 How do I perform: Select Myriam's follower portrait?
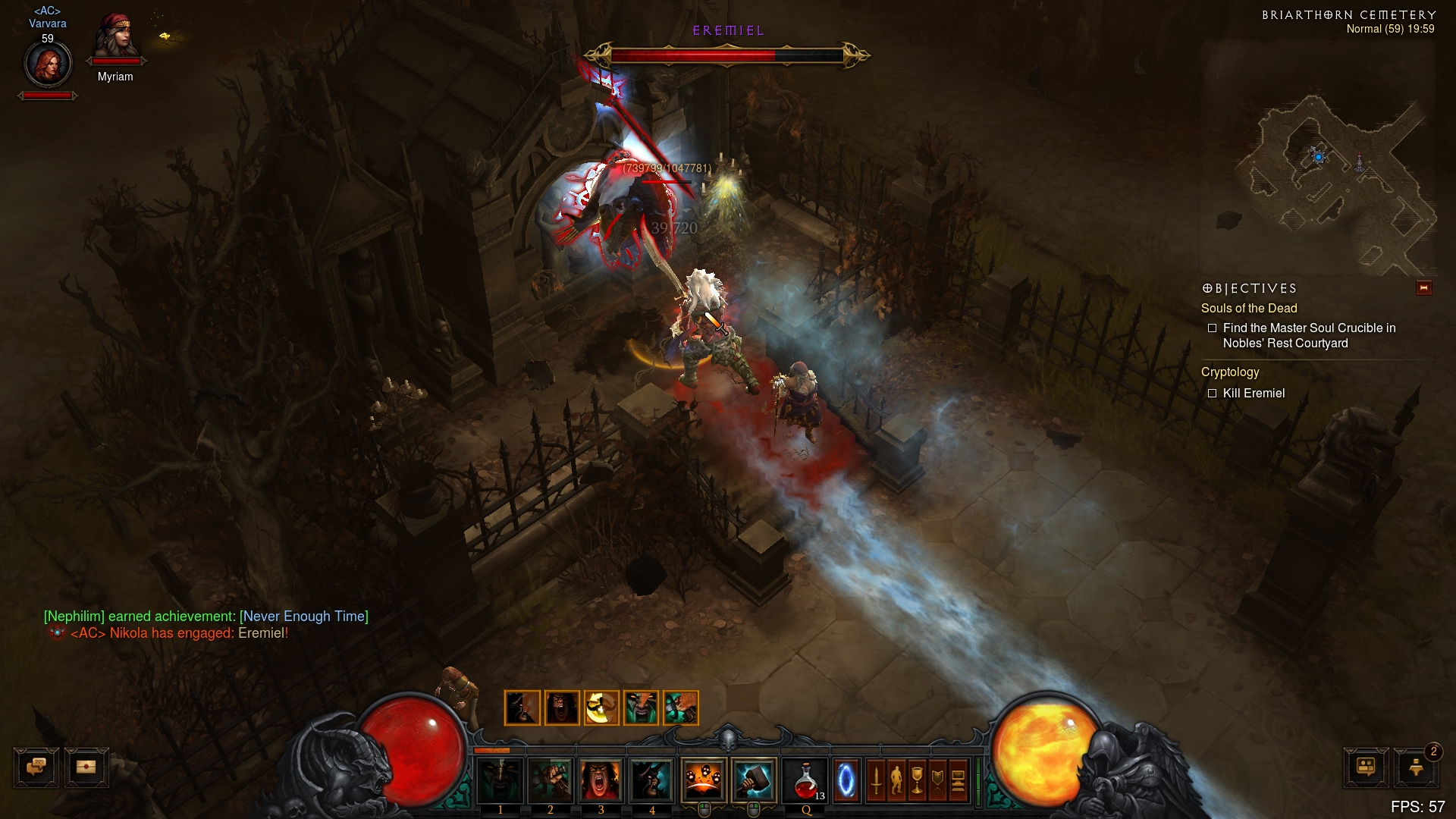pyautogui.click(x=115, y=38)
